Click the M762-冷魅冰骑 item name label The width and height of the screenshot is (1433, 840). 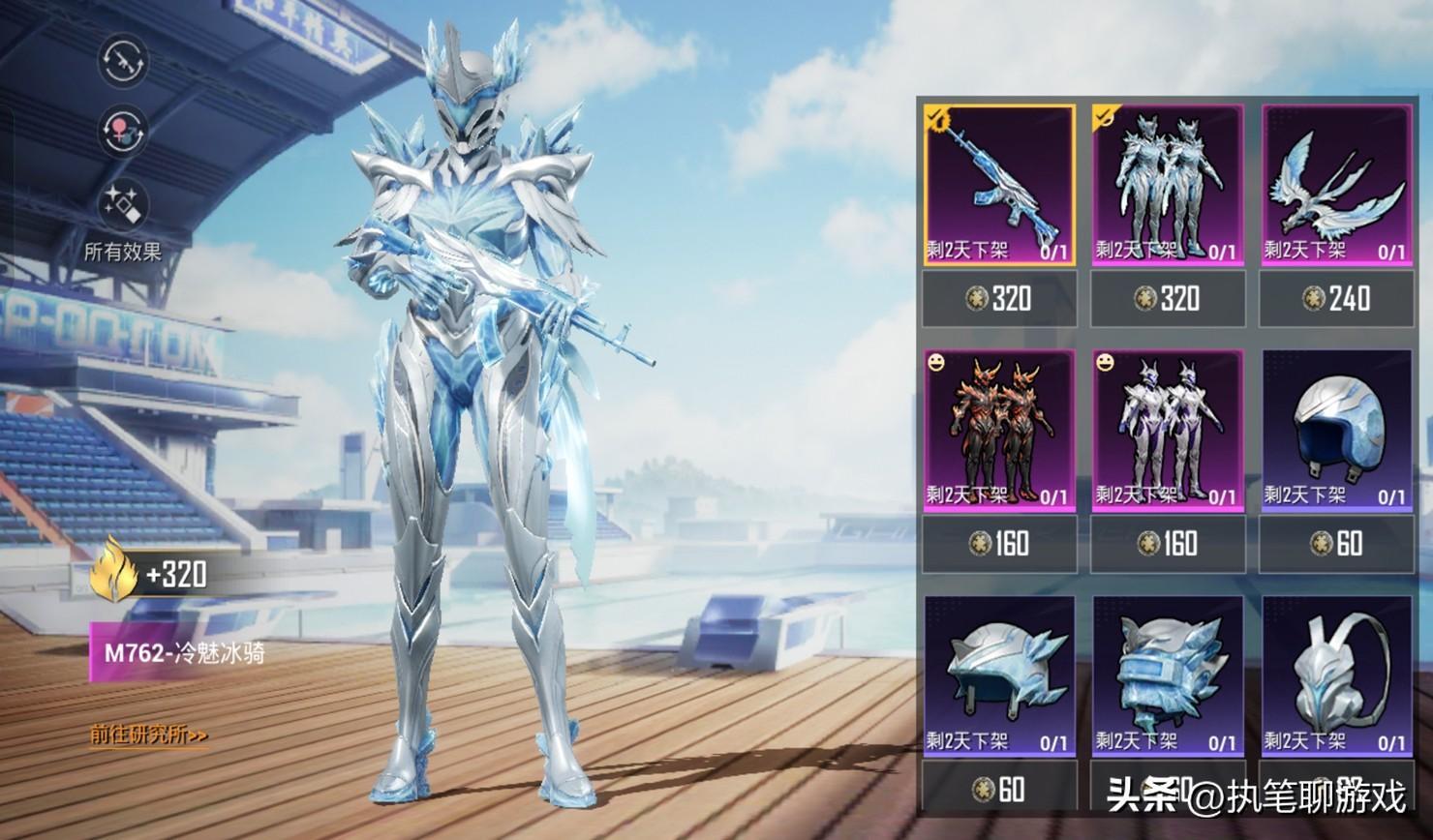point(184,652)
